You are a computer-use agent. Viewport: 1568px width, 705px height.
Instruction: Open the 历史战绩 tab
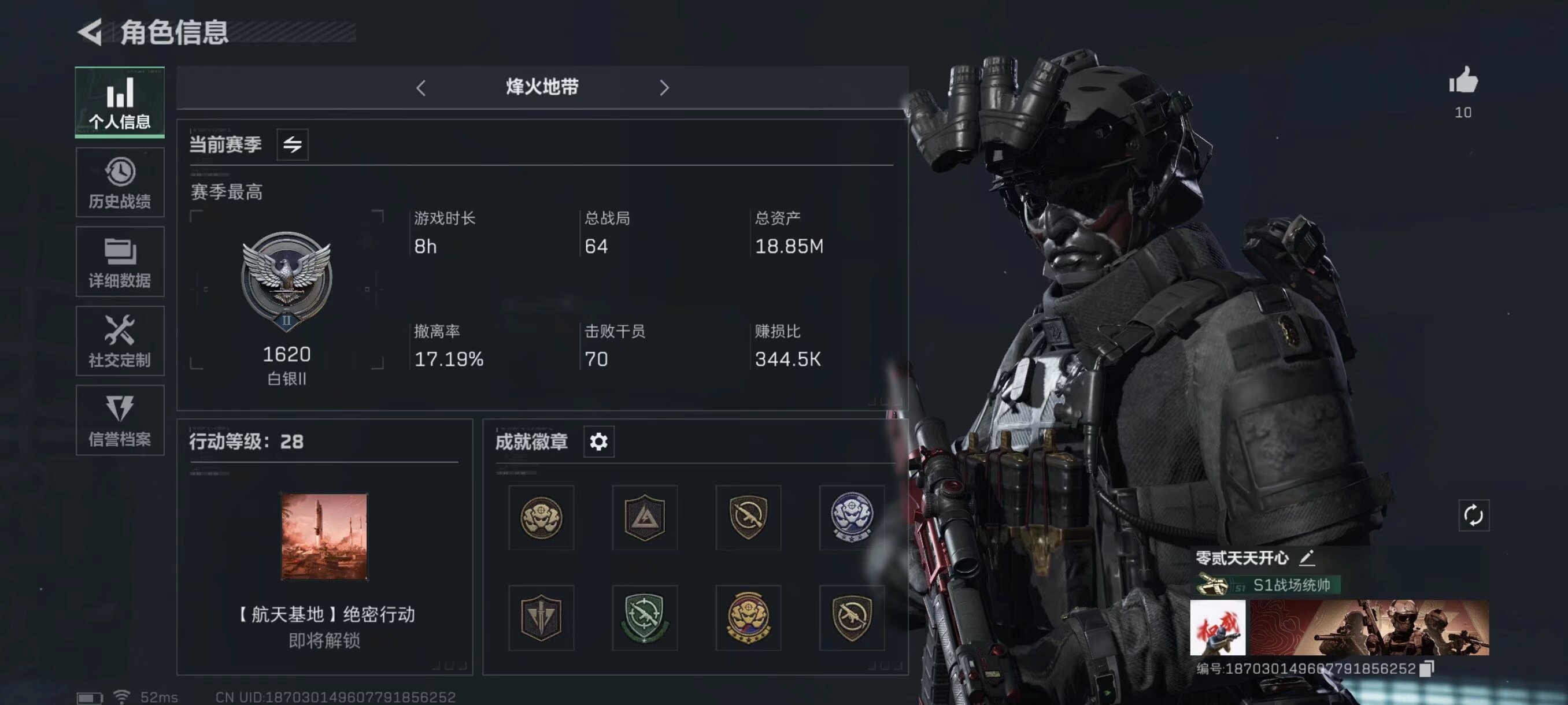[x=120, y=183]
